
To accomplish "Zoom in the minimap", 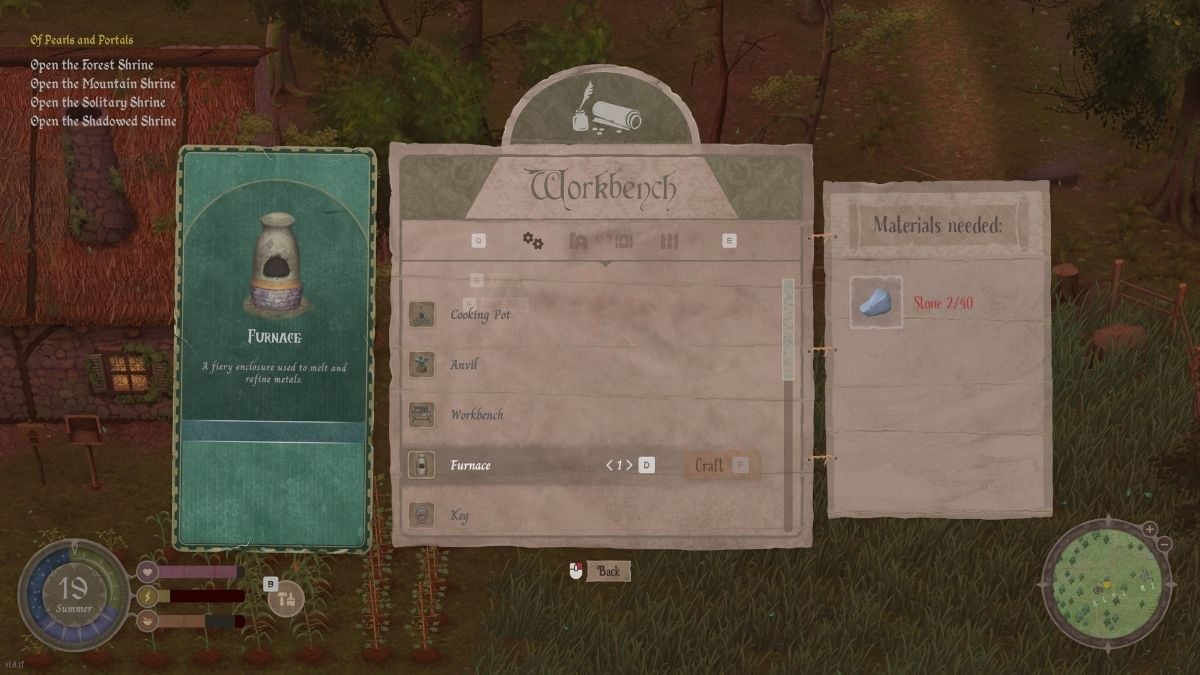I will [x=1150, y=529].
